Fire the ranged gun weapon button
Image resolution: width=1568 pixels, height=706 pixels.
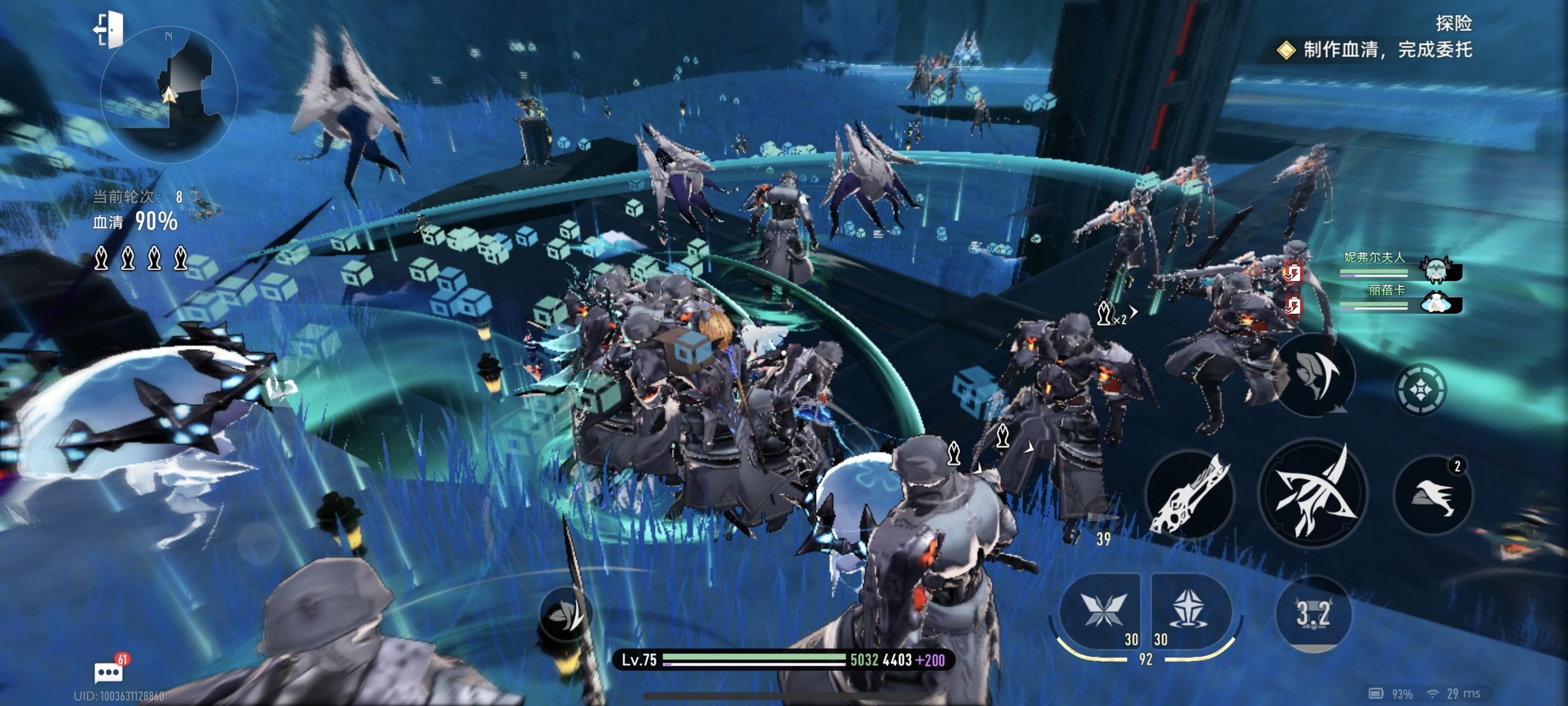(1190, 495)
